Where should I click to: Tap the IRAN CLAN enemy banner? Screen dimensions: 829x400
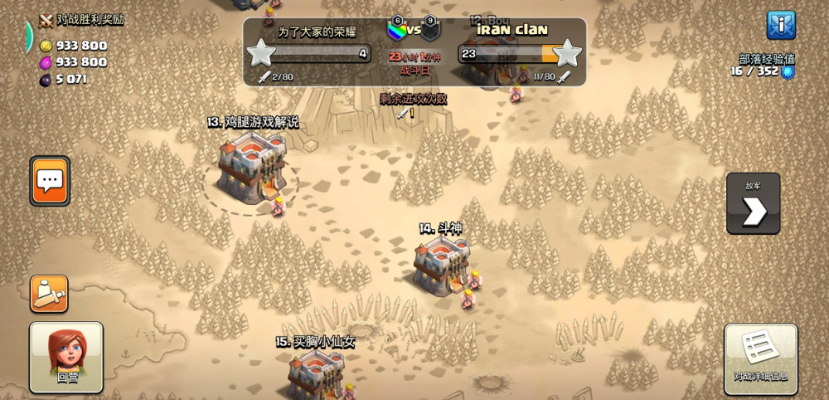tap(511, 30)
